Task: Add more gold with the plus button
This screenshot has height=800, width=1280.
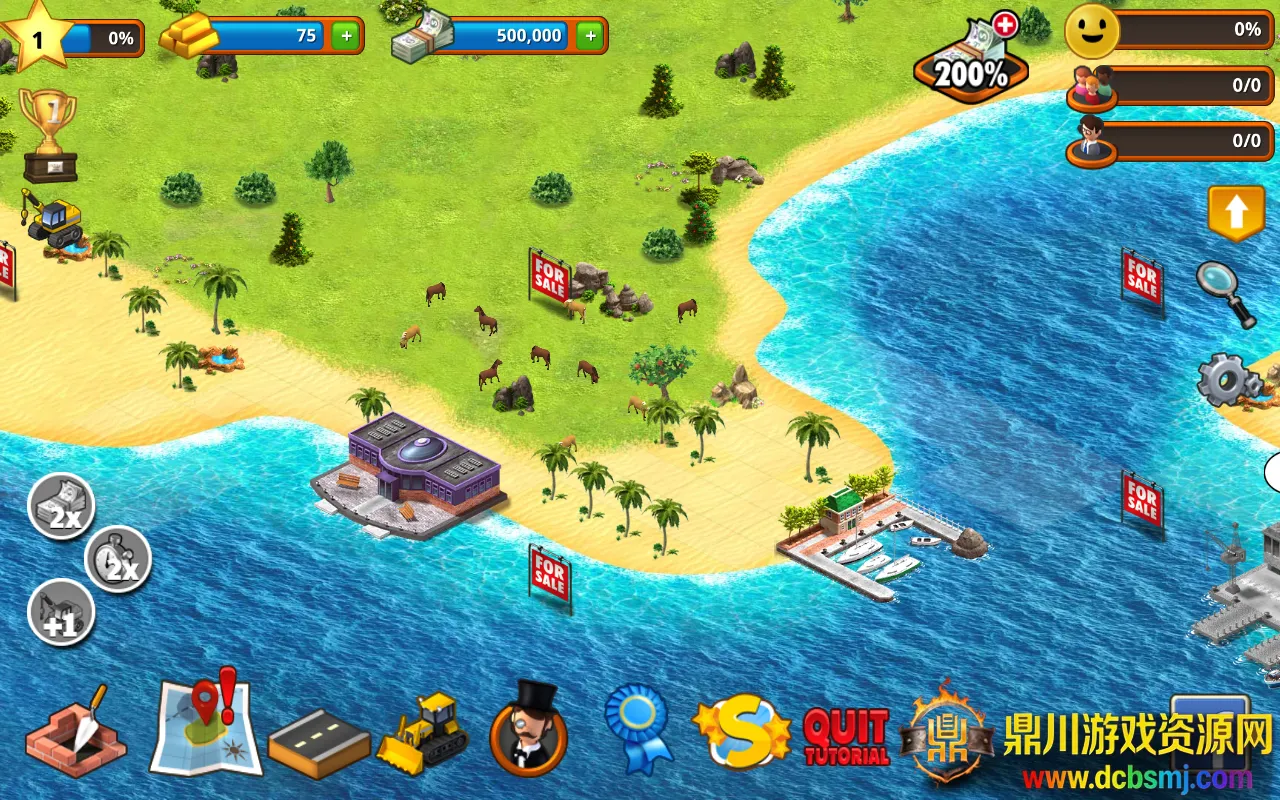Action: click(346, 36)
